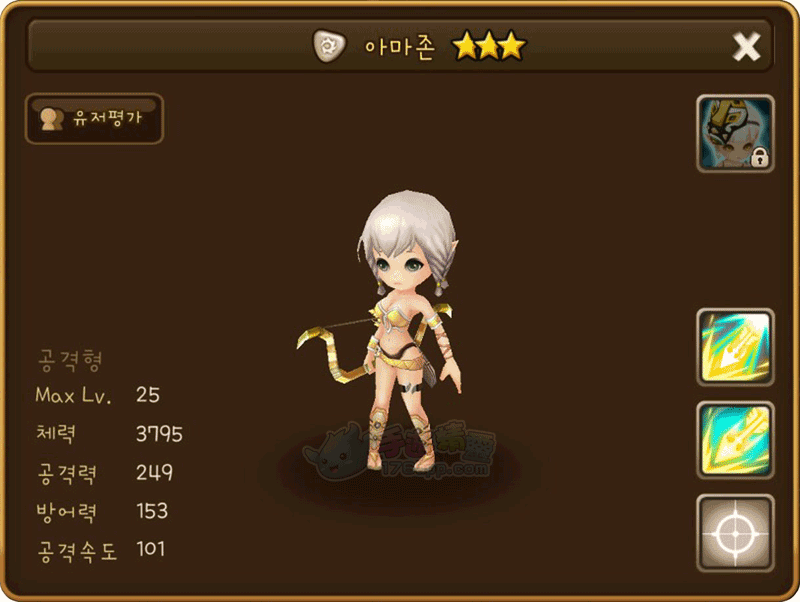Open the 유저평가 user reviews button
This screenshot has height=602, width=800.
[94, 119]
